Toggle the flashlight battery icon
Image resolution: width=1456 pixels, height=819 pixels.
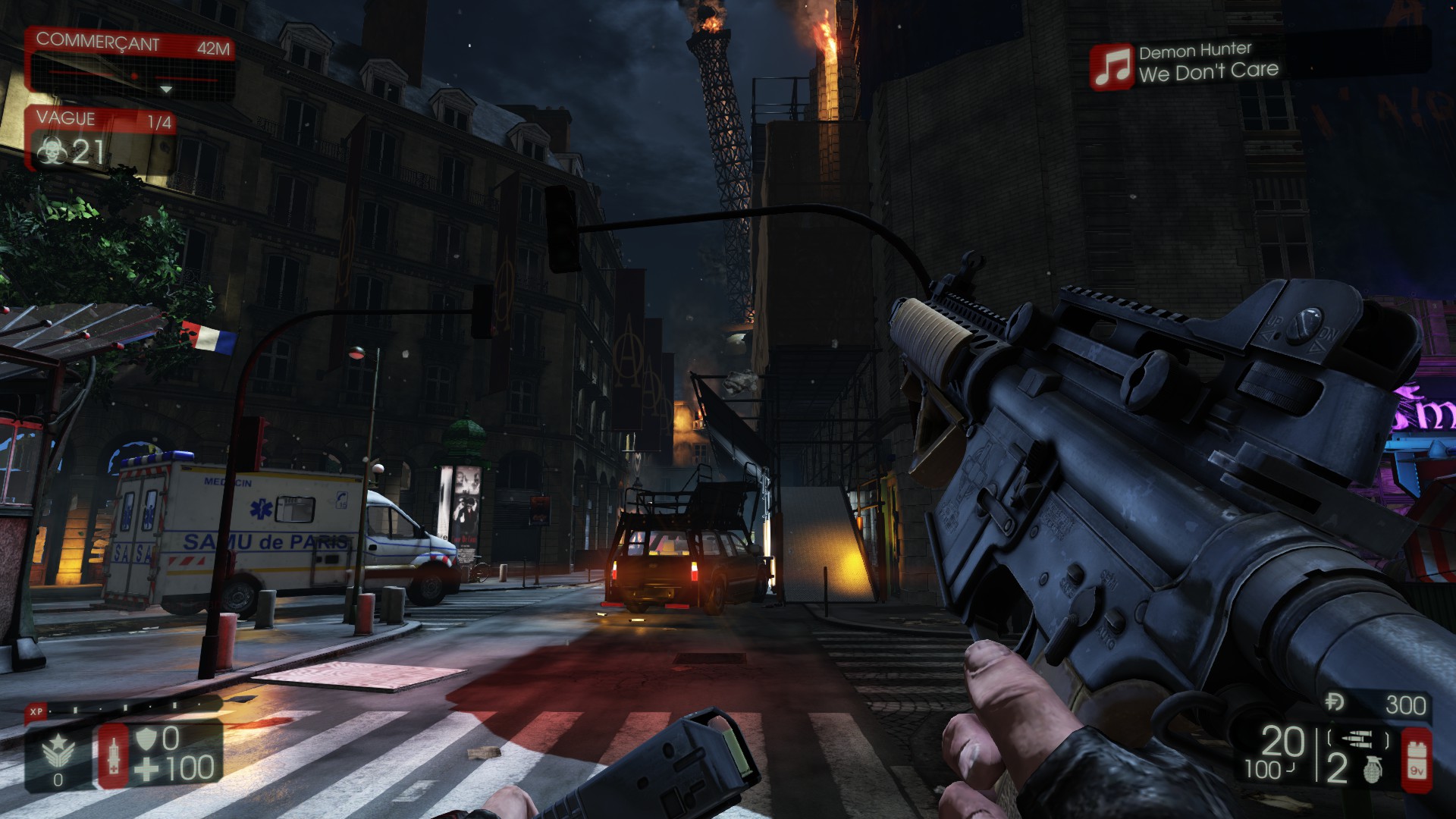point(1416,758)
